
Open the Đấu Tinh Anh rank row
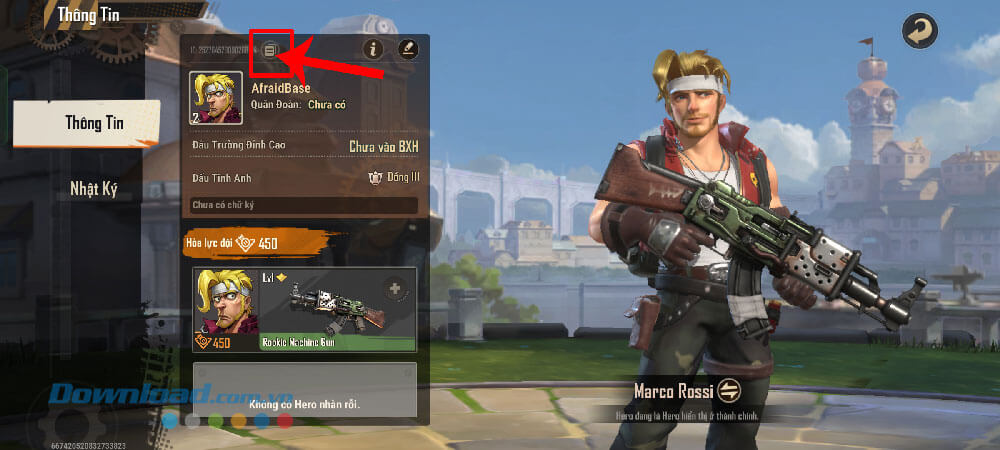304,178
